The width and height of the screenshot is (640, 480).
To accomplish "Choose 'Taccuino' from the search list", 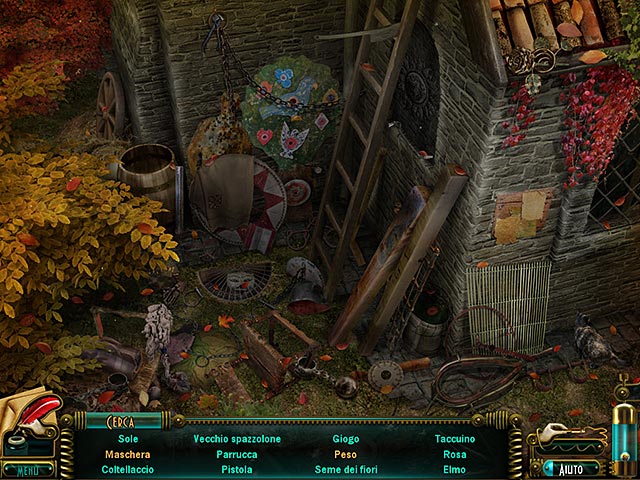I will click(455, 438).
